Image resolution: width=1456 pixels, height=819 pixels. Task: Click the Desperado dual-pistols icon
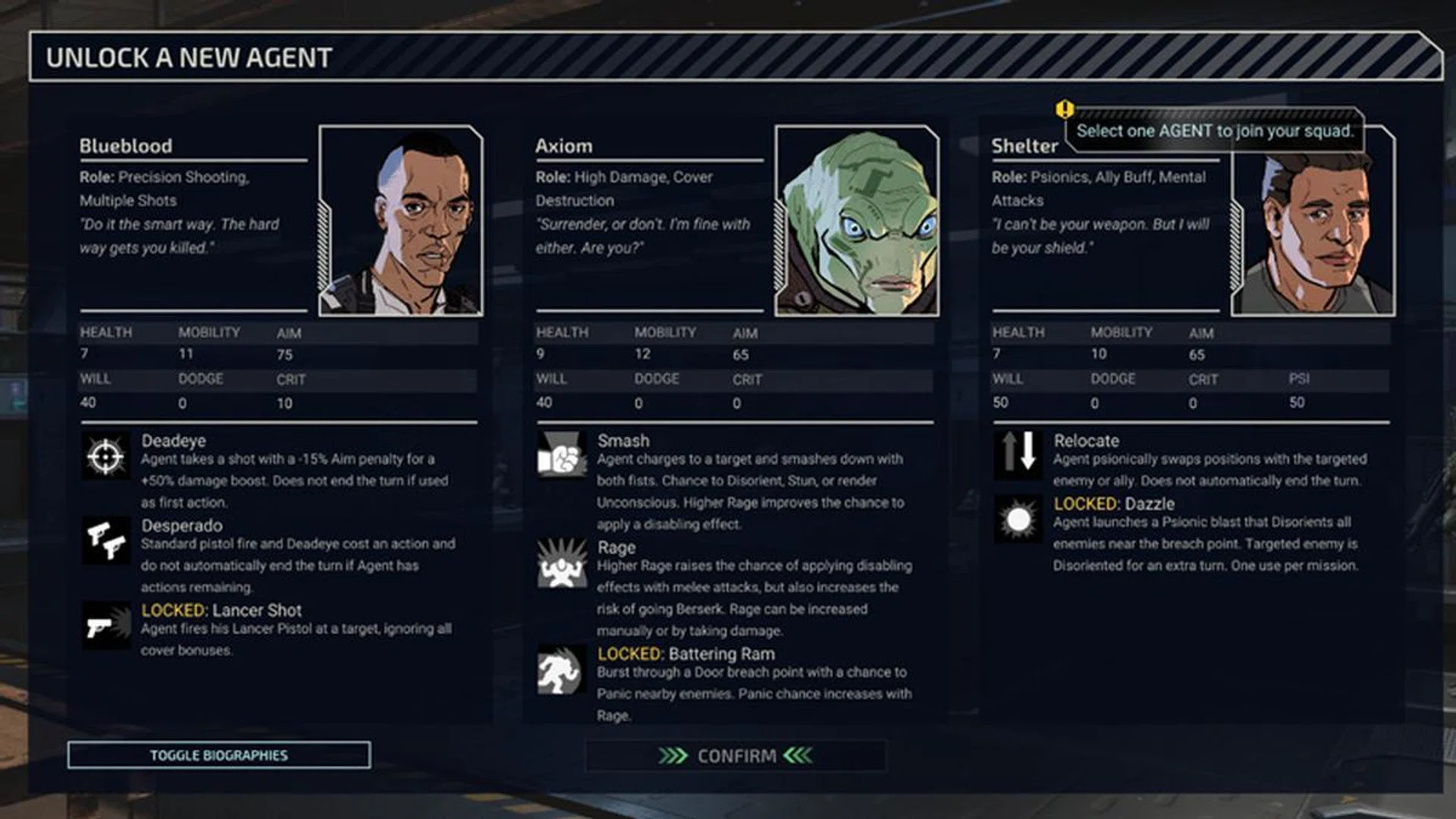pyautogui.click(x=107, y=541)
